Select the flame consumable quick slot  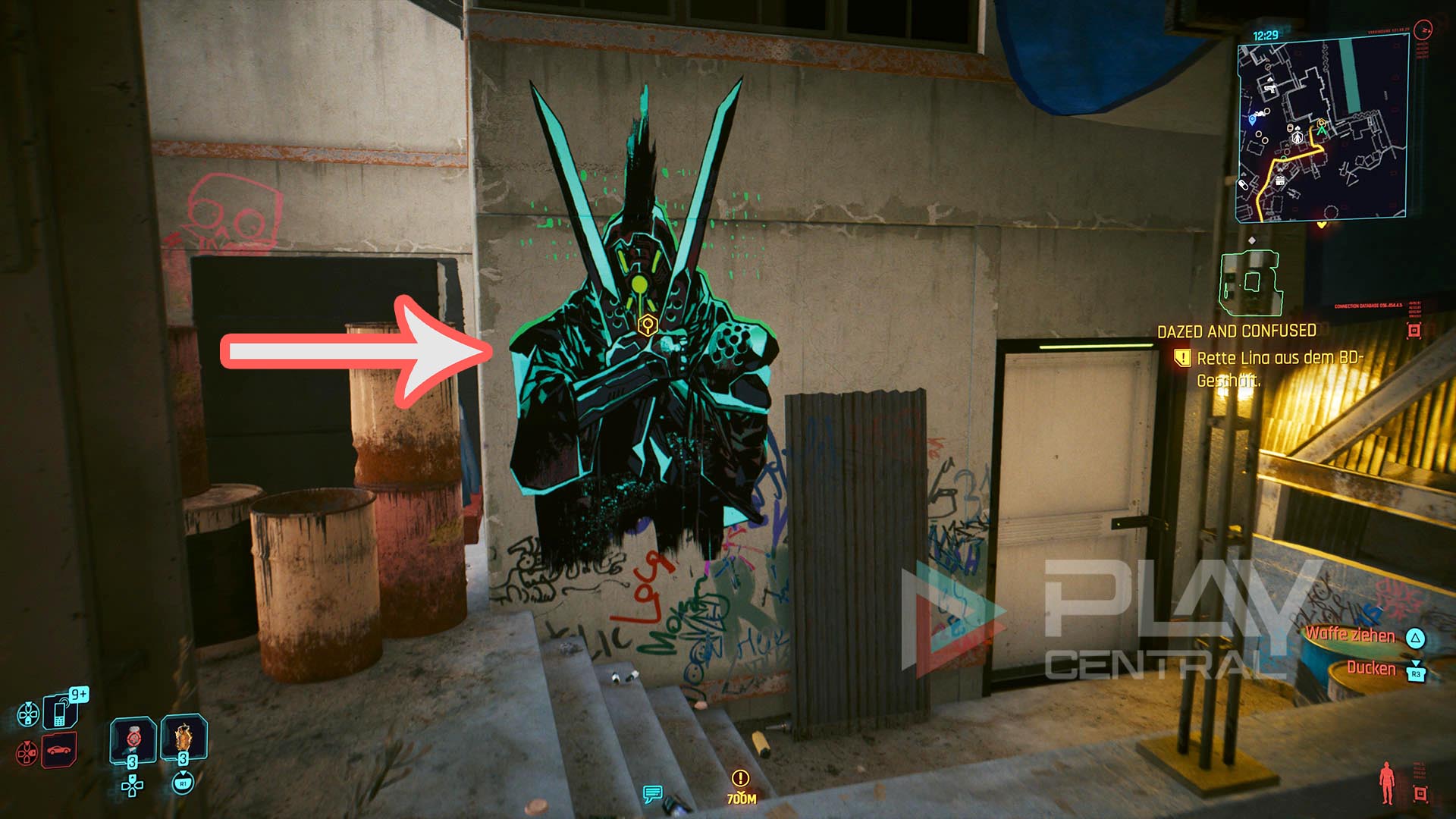click(x=183, y=738)
